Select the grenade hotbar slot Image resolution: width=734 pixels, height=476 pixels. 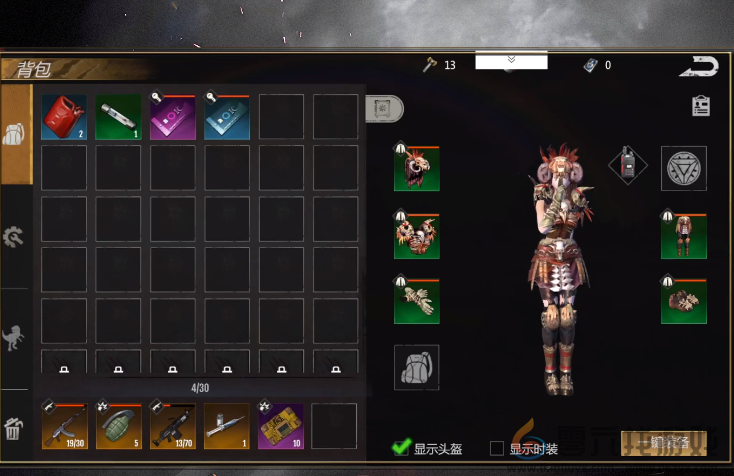point(118,425)
